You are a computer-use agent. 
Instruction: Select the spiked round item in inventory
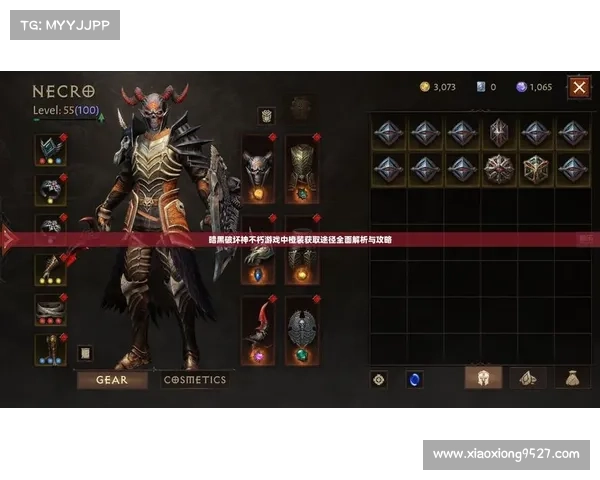pyautogui.click(x=498, y=167)
